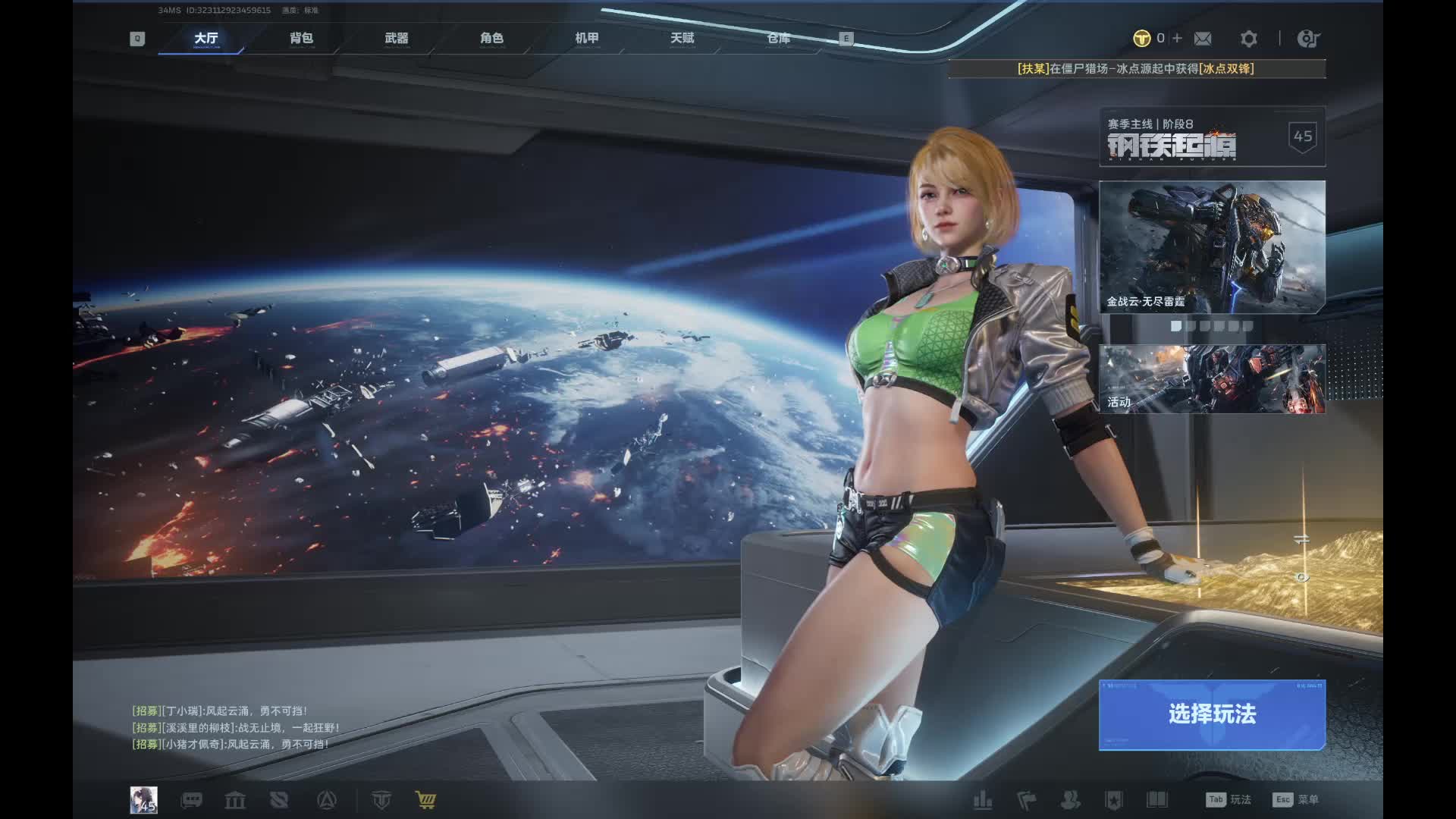Show the leaderboard bar-chart icon
The width and height of the screenshot is (1456, 819).
pyautogui.click(x=983, y=800)
